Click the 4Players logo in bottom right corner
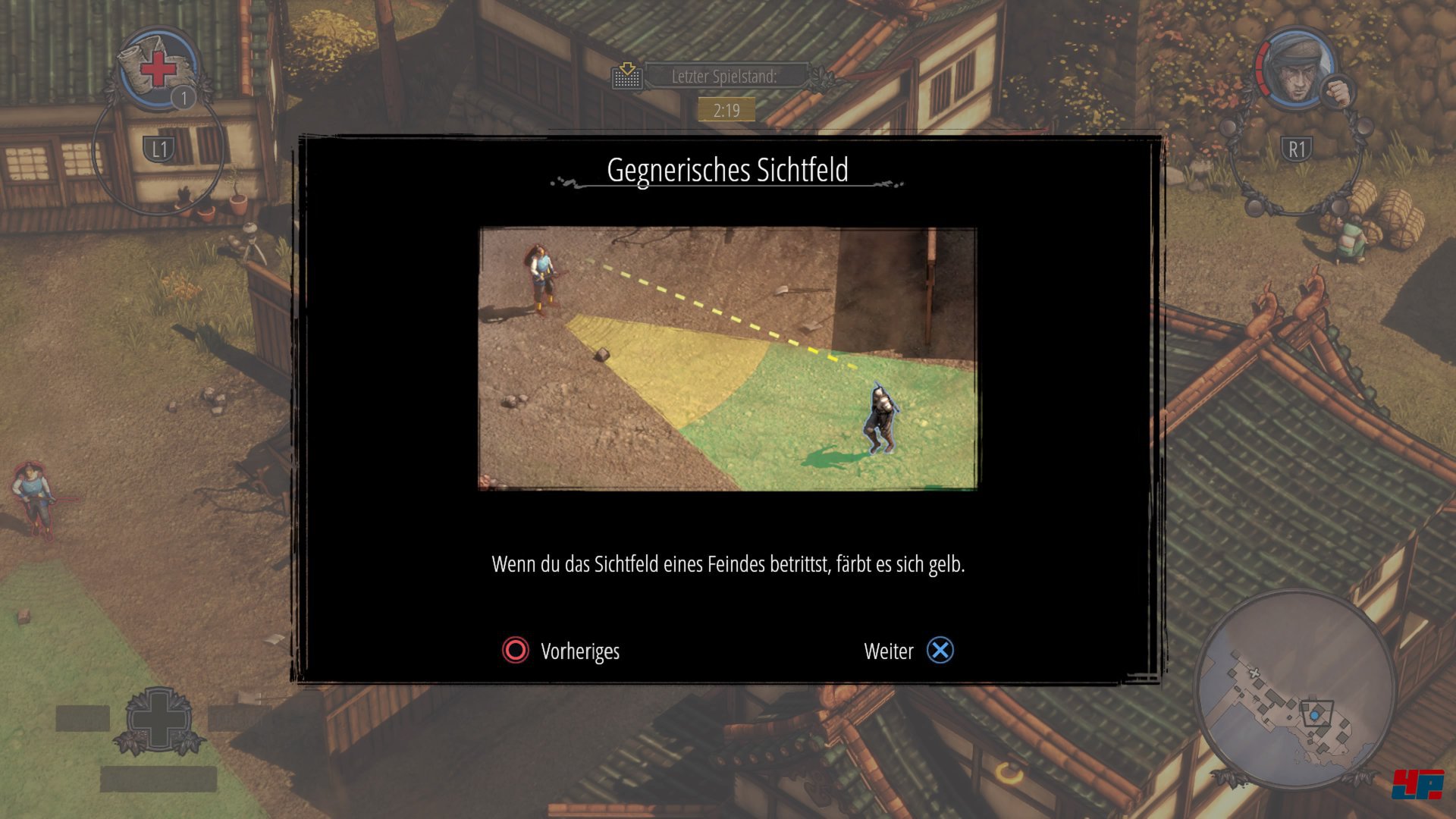 pos(1418,785)
